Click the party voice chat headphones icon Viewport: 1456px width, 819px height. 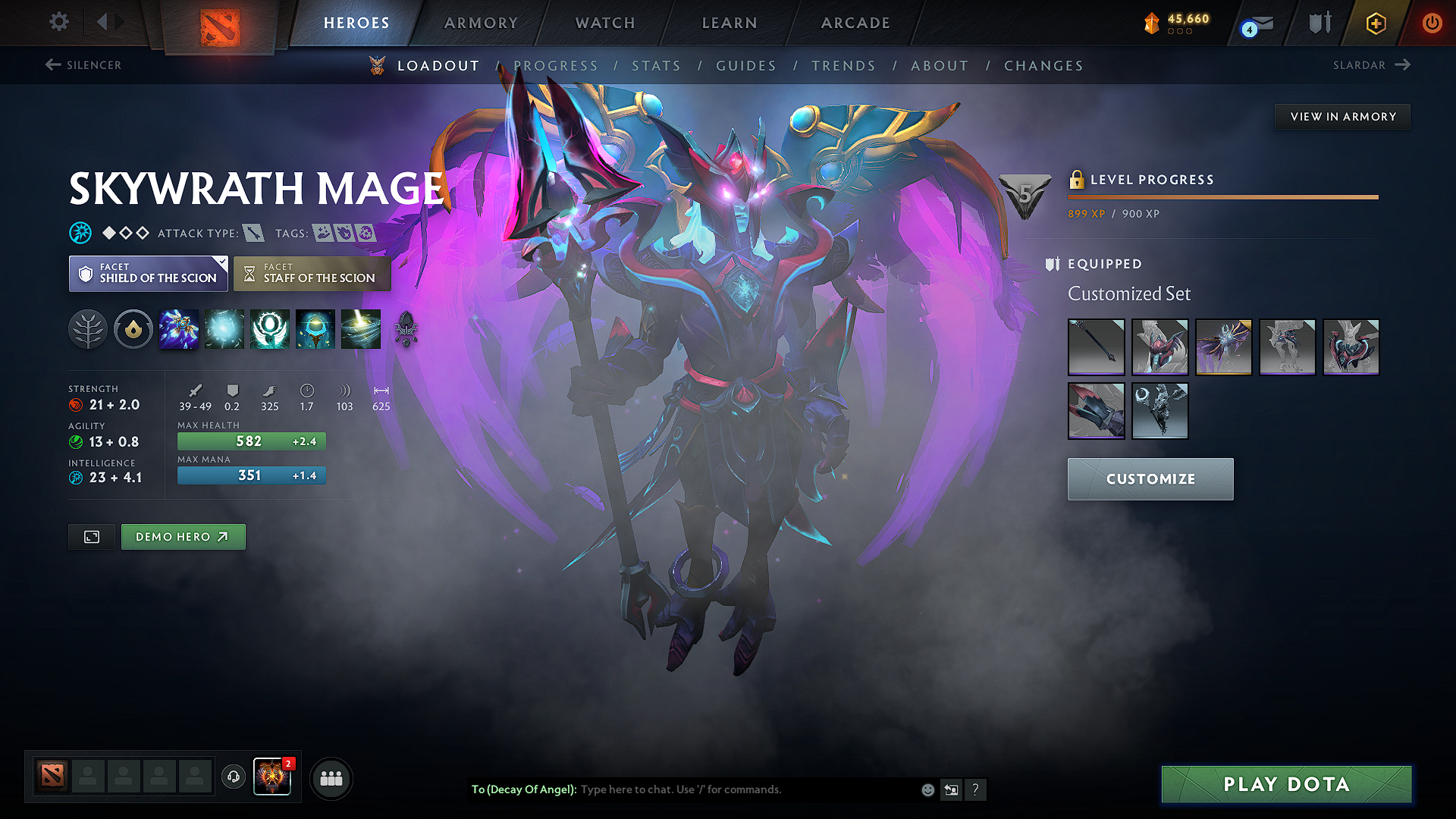pos(234,778)
